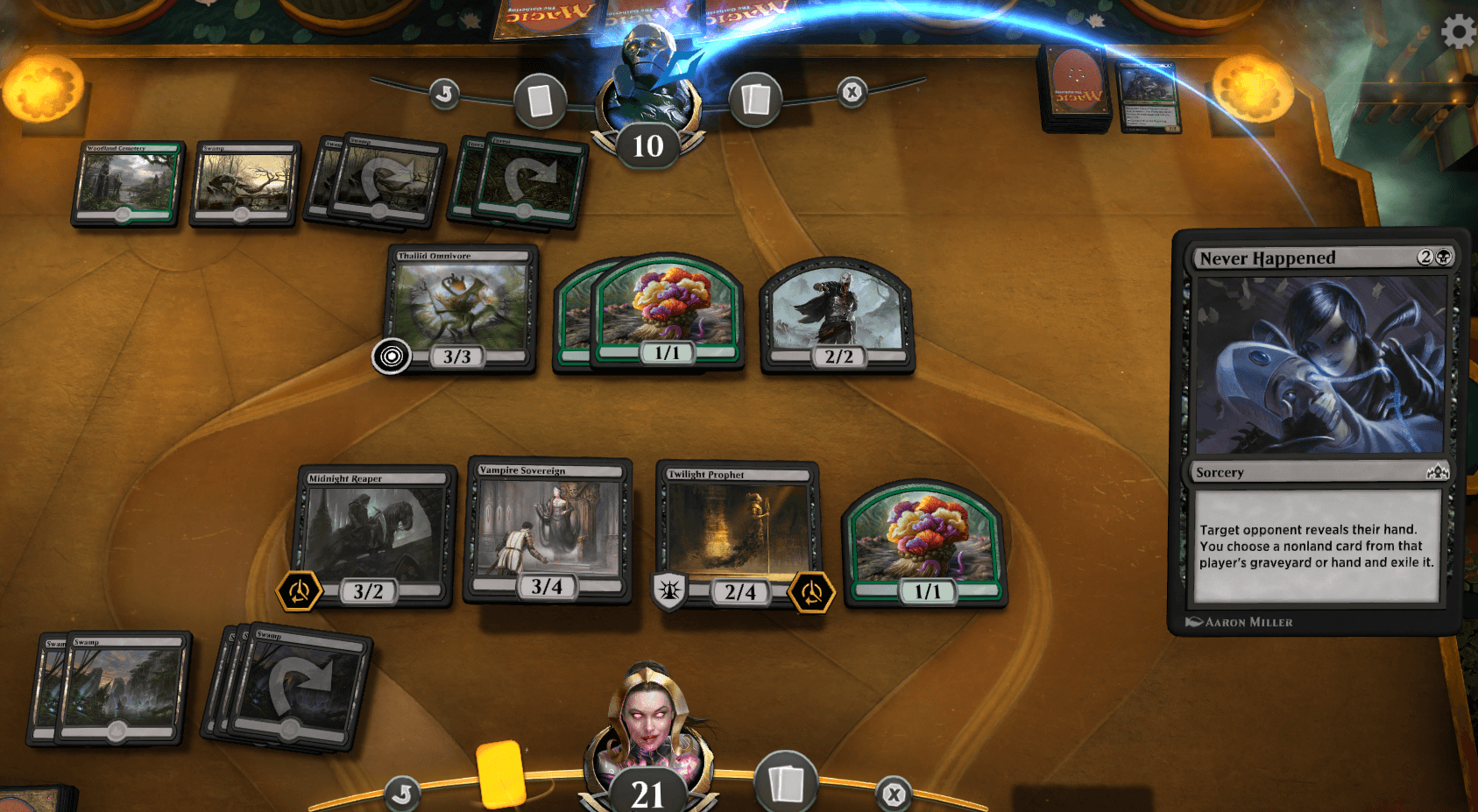Toggle Midnight Reaper's gold attack hexagon
The image size is (1478, 812).
(298, 592)
